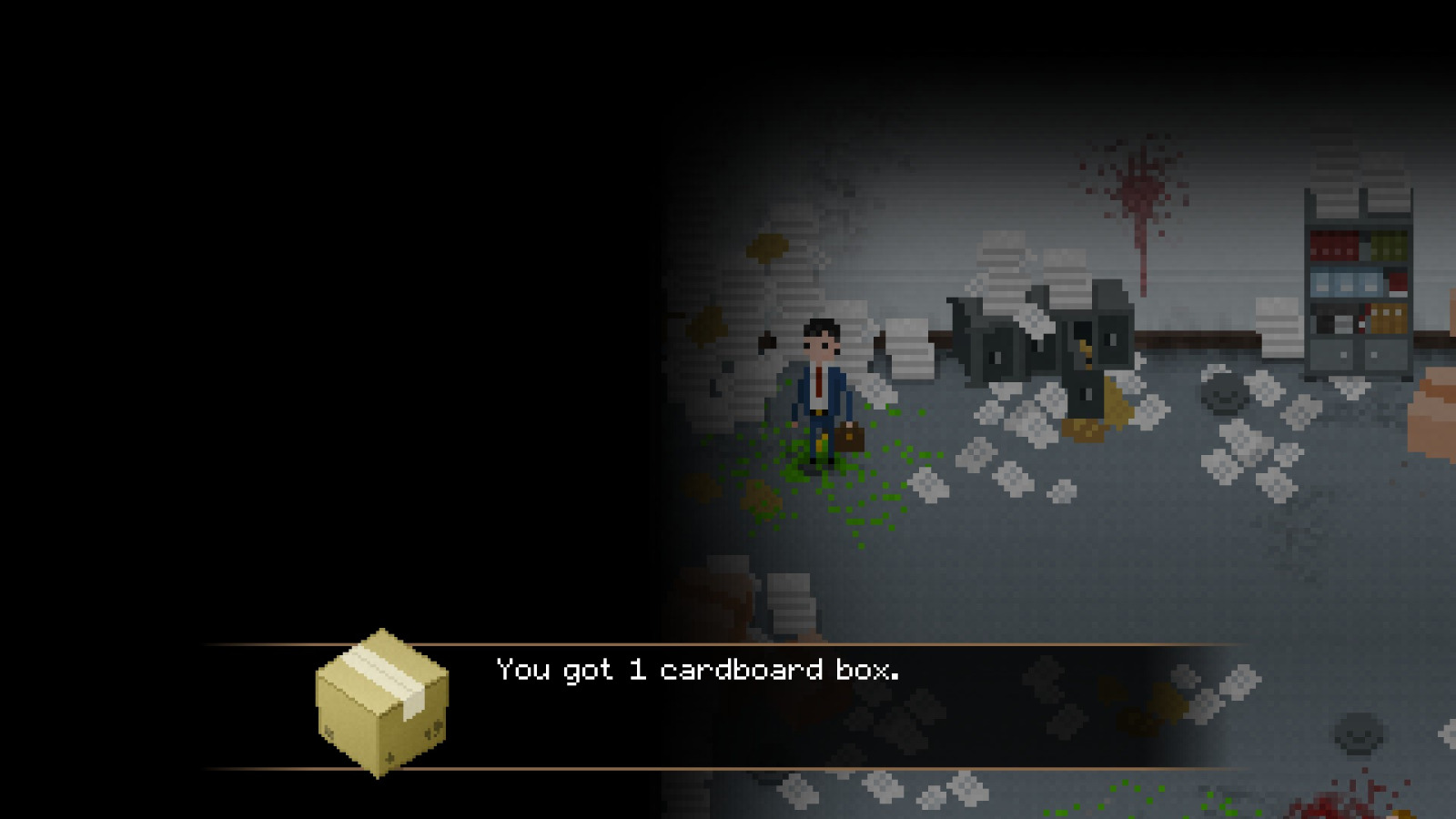Click a crumpled white paper near the character
This screenshot has width=1456, height=819.
[x=928, y=482]
